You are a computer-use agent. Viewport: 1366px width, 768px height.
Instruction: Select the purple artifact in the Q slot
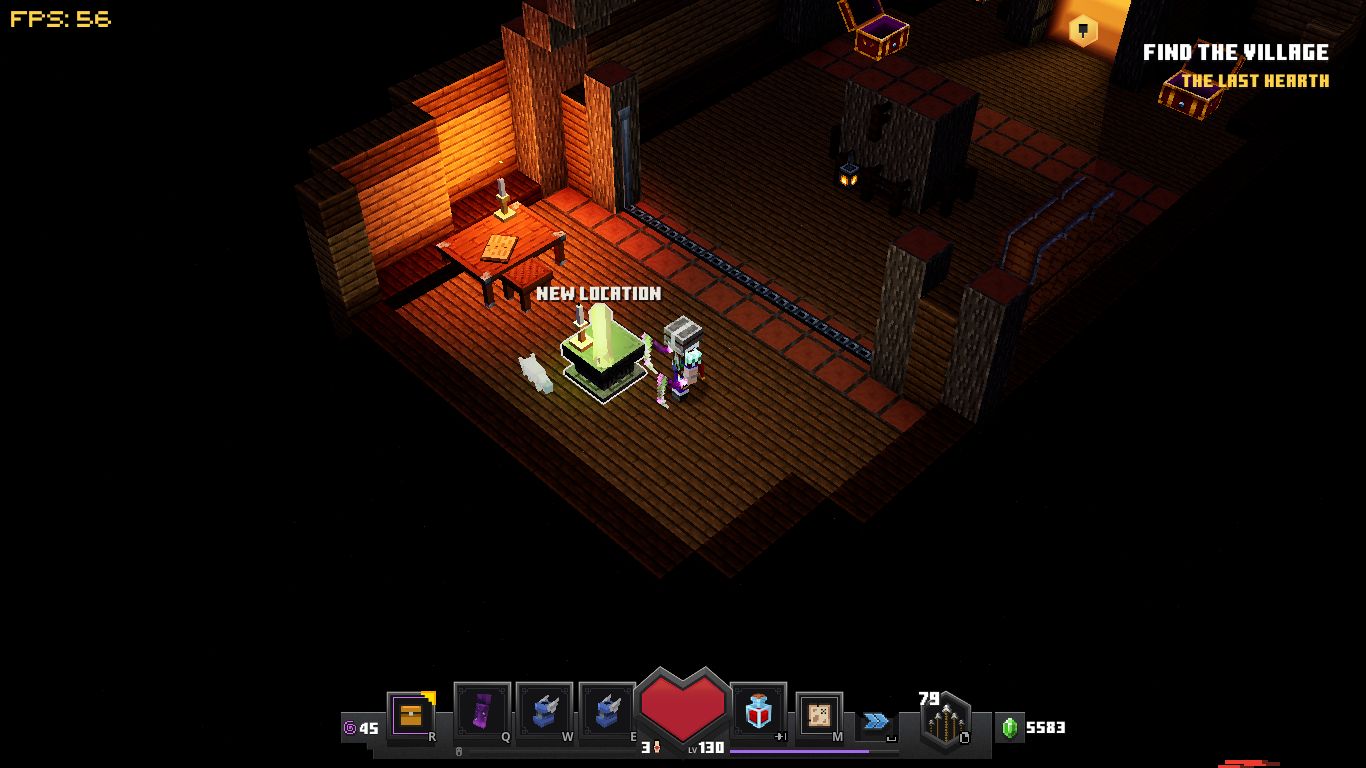coord(482,710)
